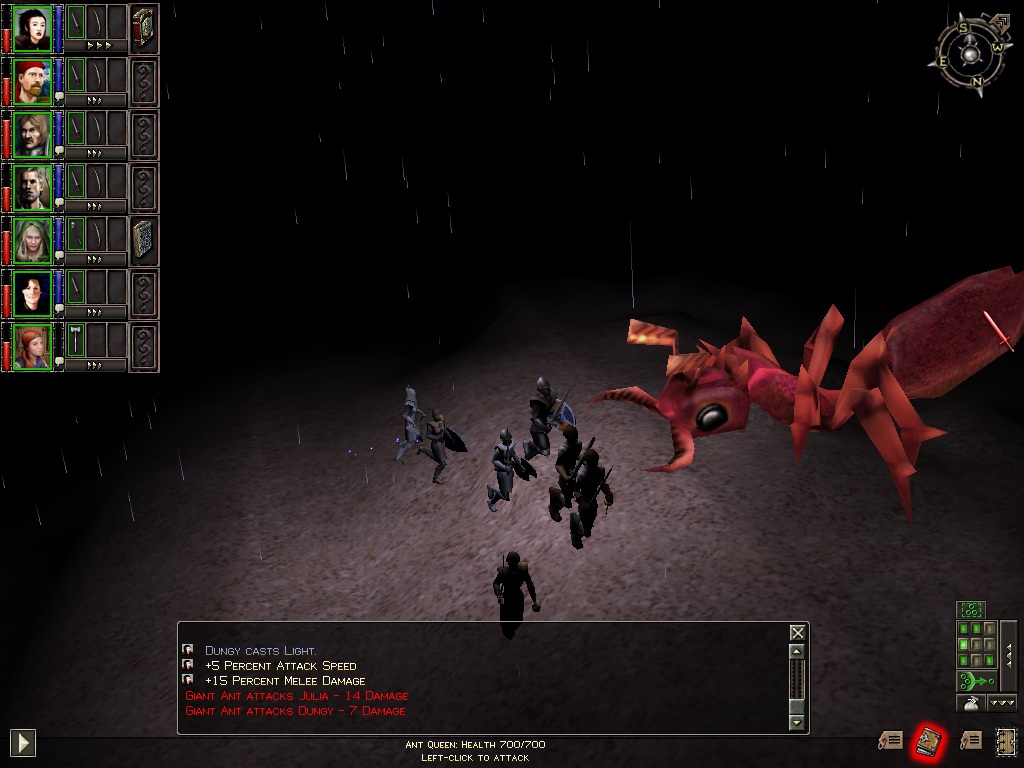
Task: Open the loot sack button
Action: 970,704
